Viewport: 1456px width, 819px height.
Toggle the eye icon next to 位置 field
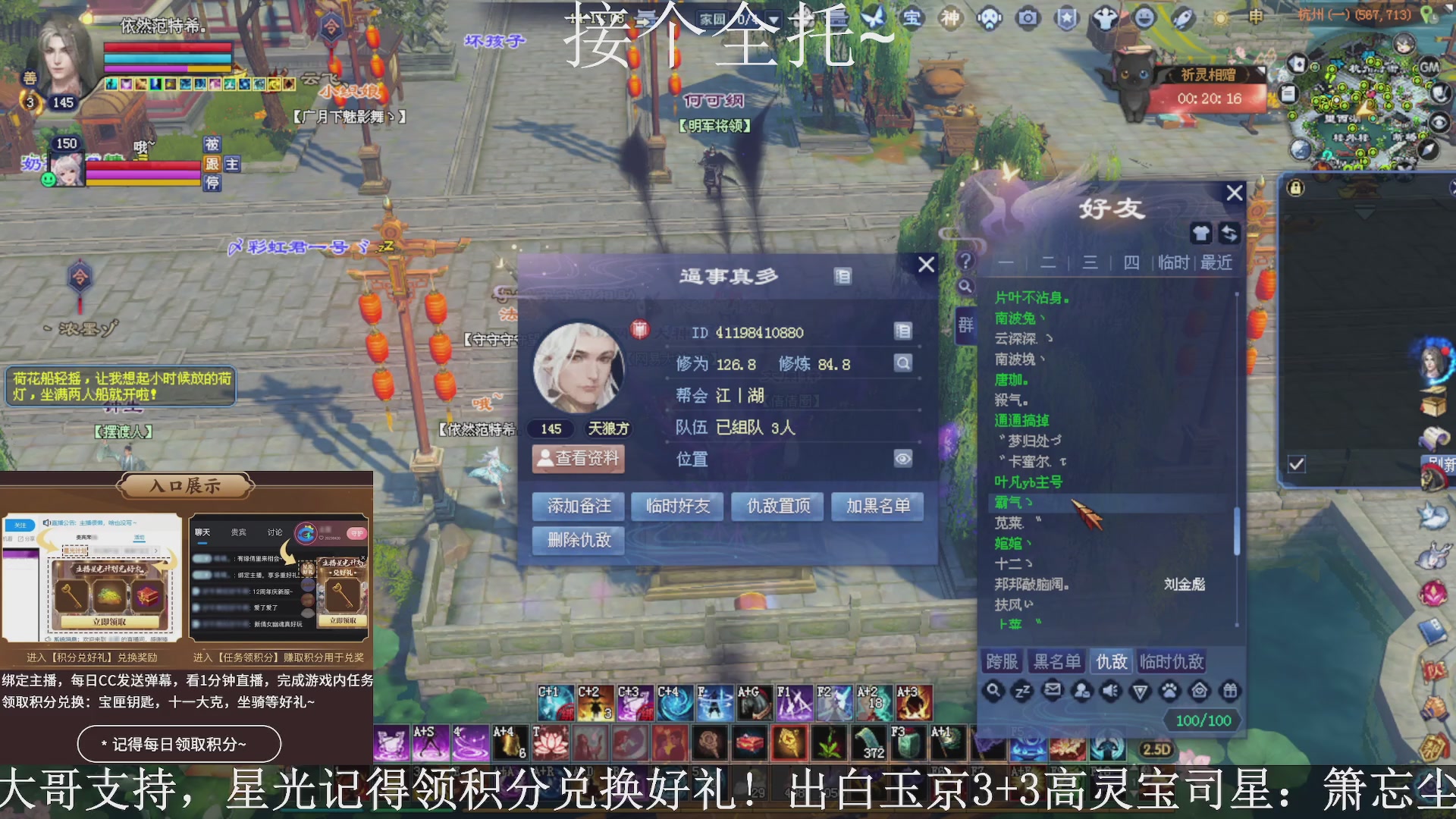click(902, 459)
